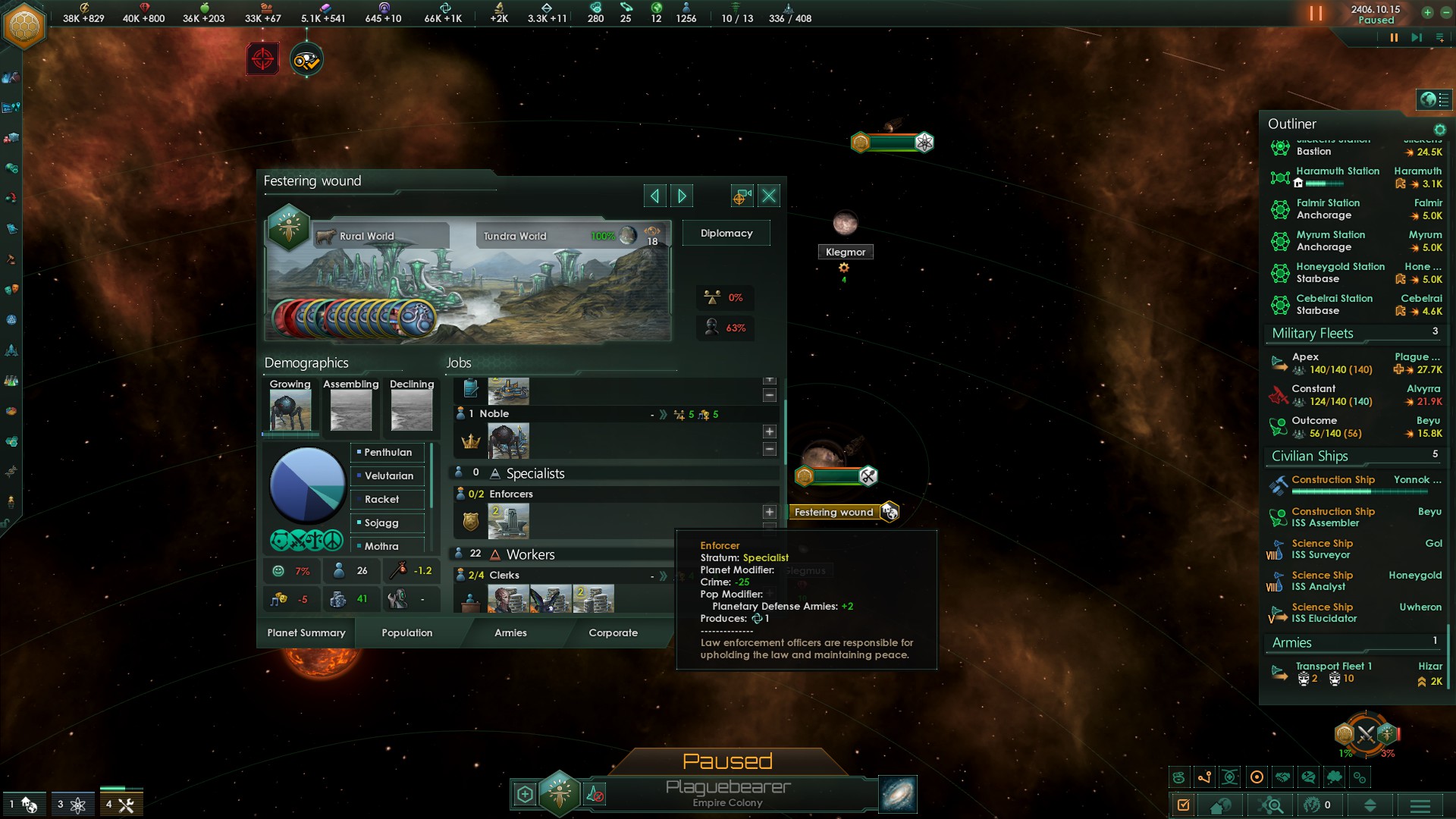Click the empire flag emblem top-left
Viewport: 1456px width, 819px height.
[24, 26]
